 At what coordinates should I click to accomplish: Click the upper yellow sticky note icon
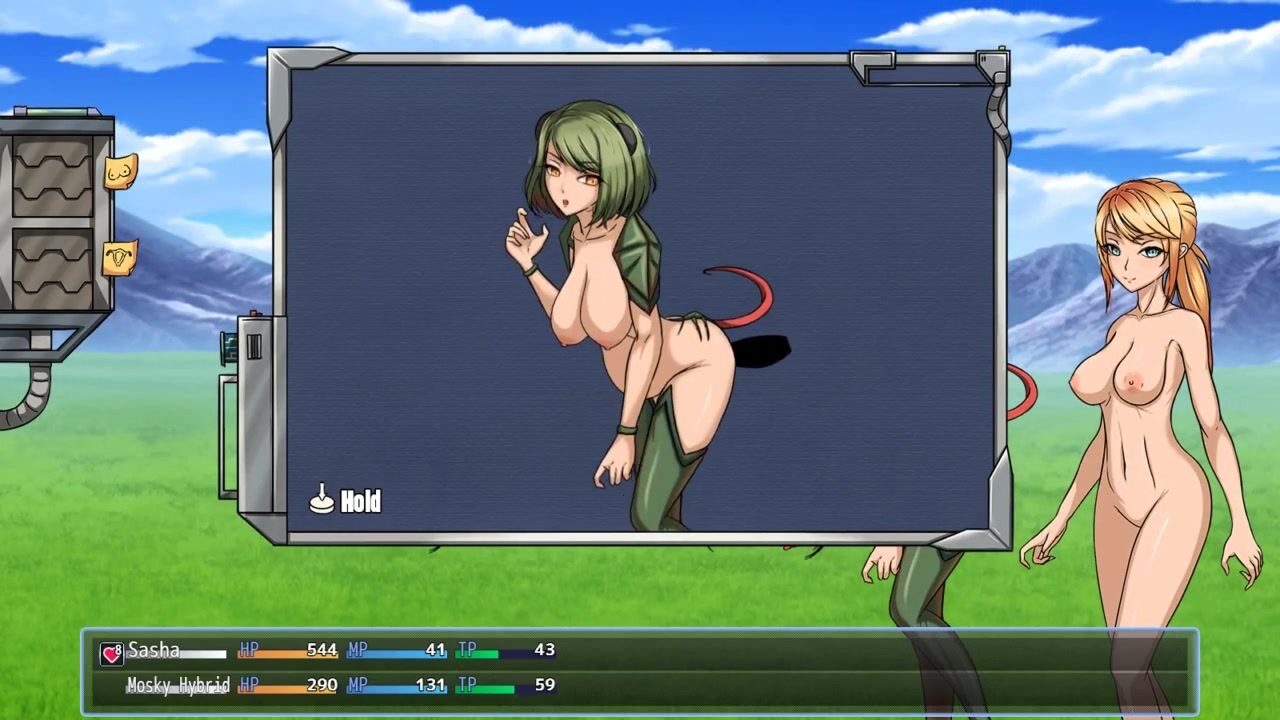[120, 172]
